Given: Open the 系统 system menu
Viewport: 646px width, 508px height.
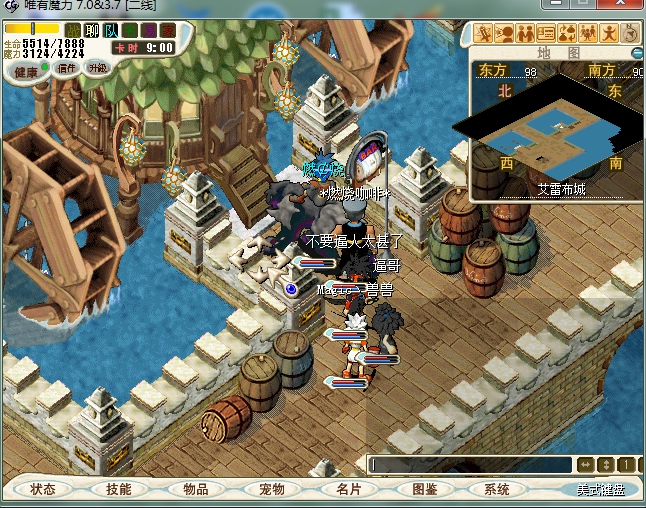Looking at the screenshot, I should 497,489.
